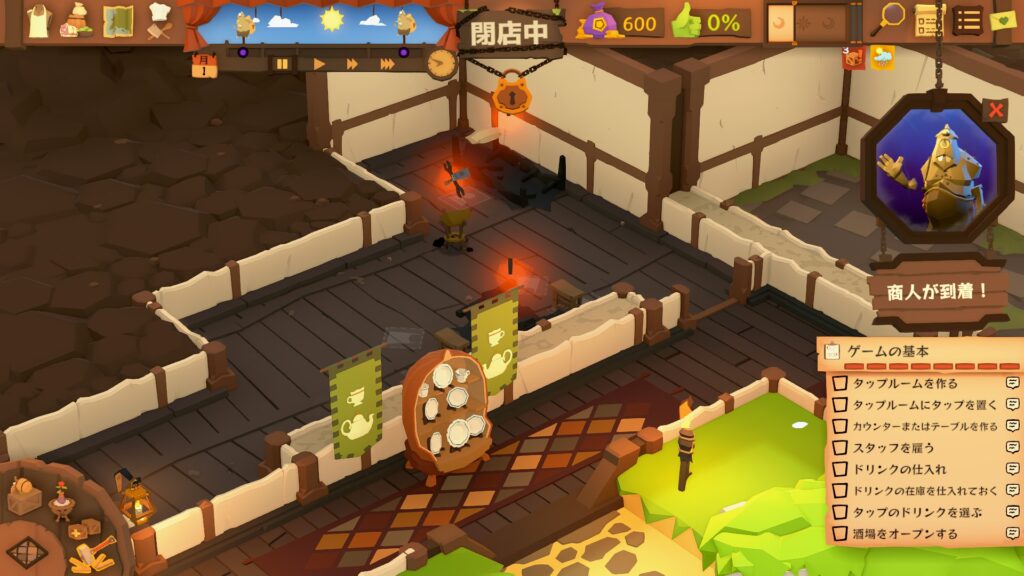Open the folded map icon
Image resolution: width=1024 pixels, height=576 pixels.
[x=118, y=20]
